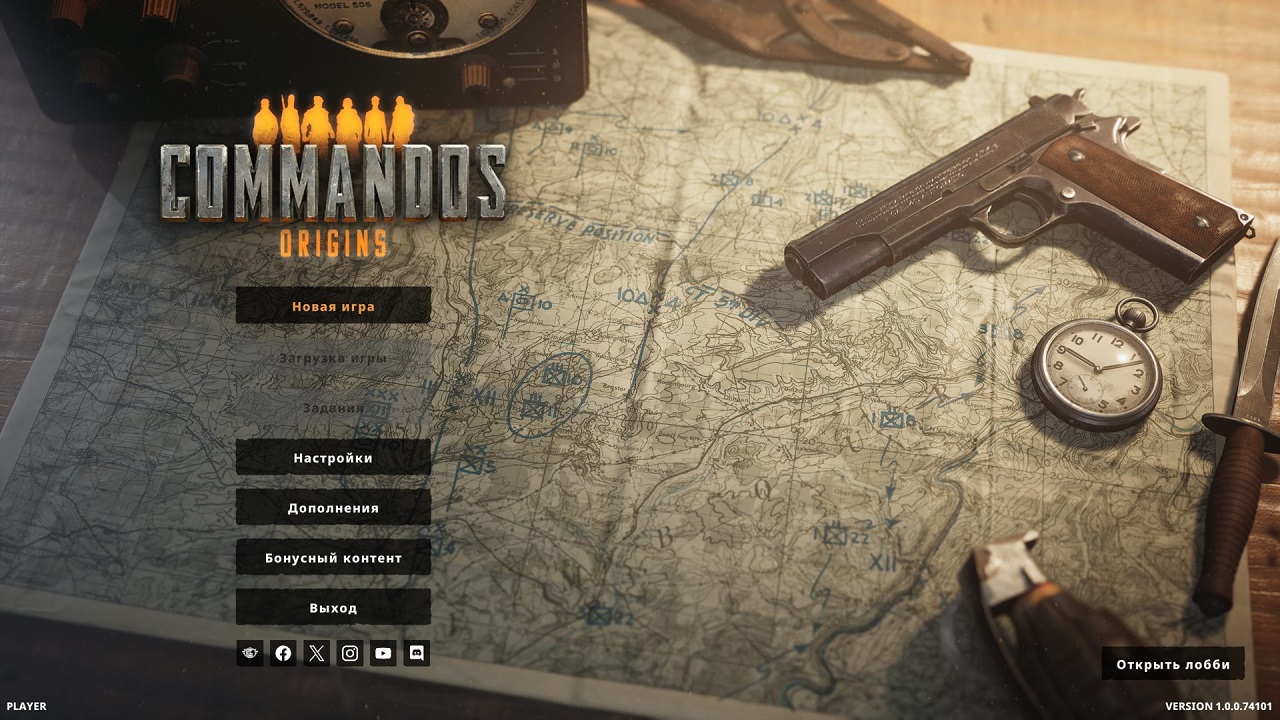Open the YouTube channel icon
Image resolution: width=1280 pixels, height=720 pixels.
(x=385, y=653)
